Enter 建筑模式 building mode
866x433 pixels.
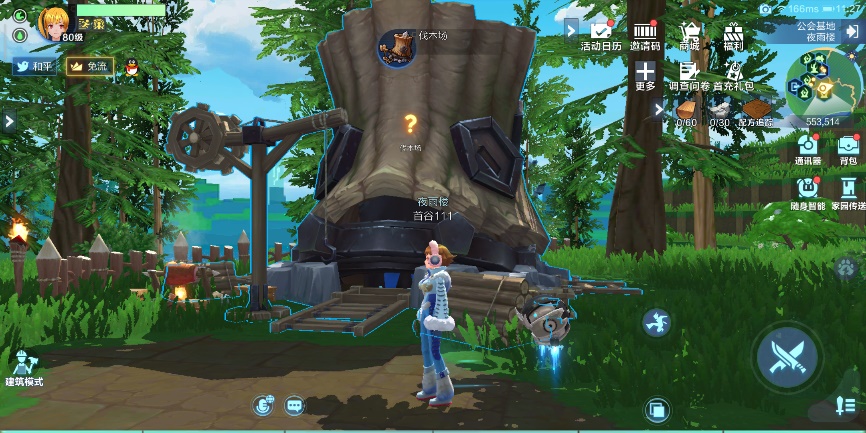pyautogui.click(x=26, y=368)
